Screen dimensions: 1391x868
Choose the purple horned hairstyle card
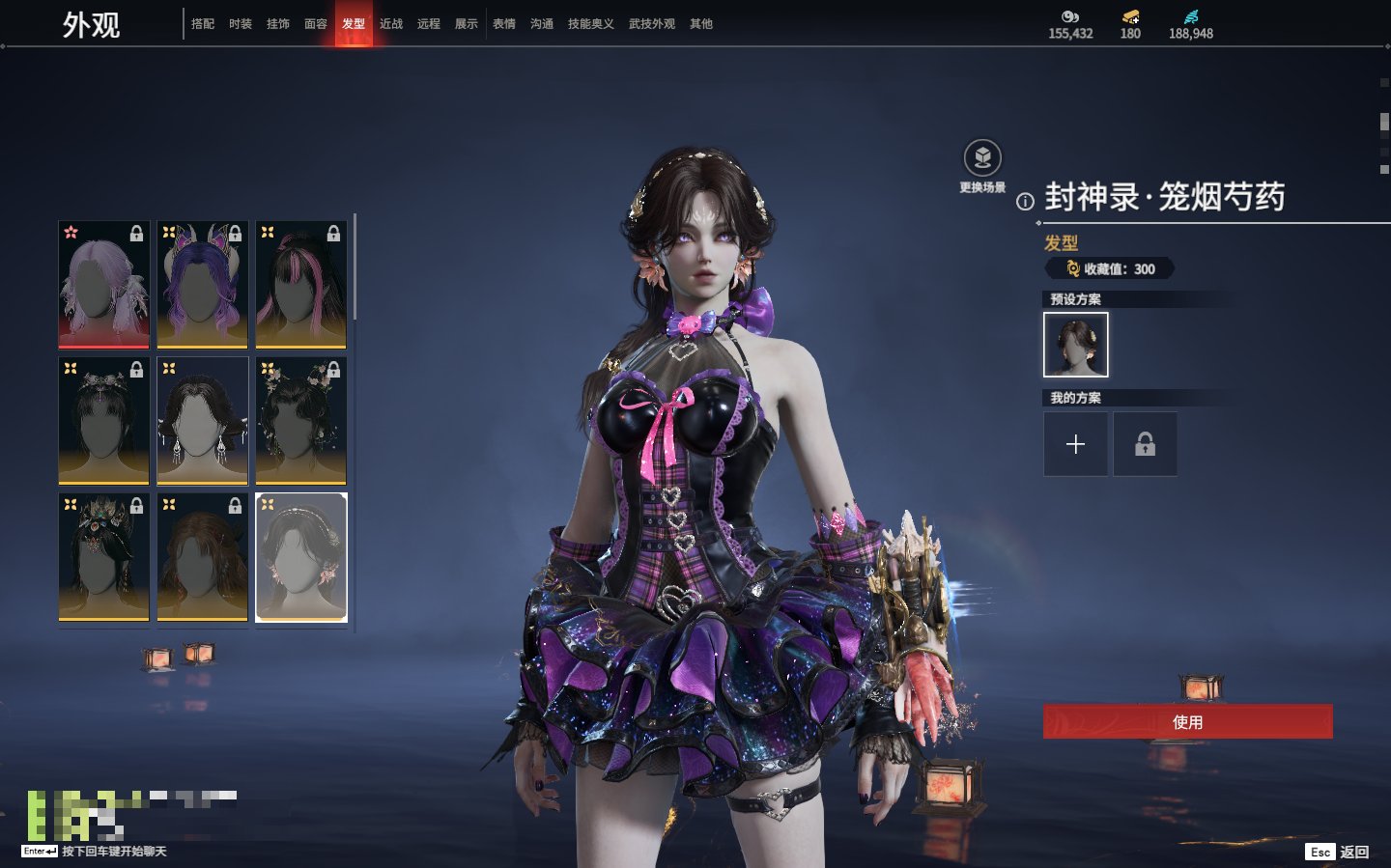203,285
